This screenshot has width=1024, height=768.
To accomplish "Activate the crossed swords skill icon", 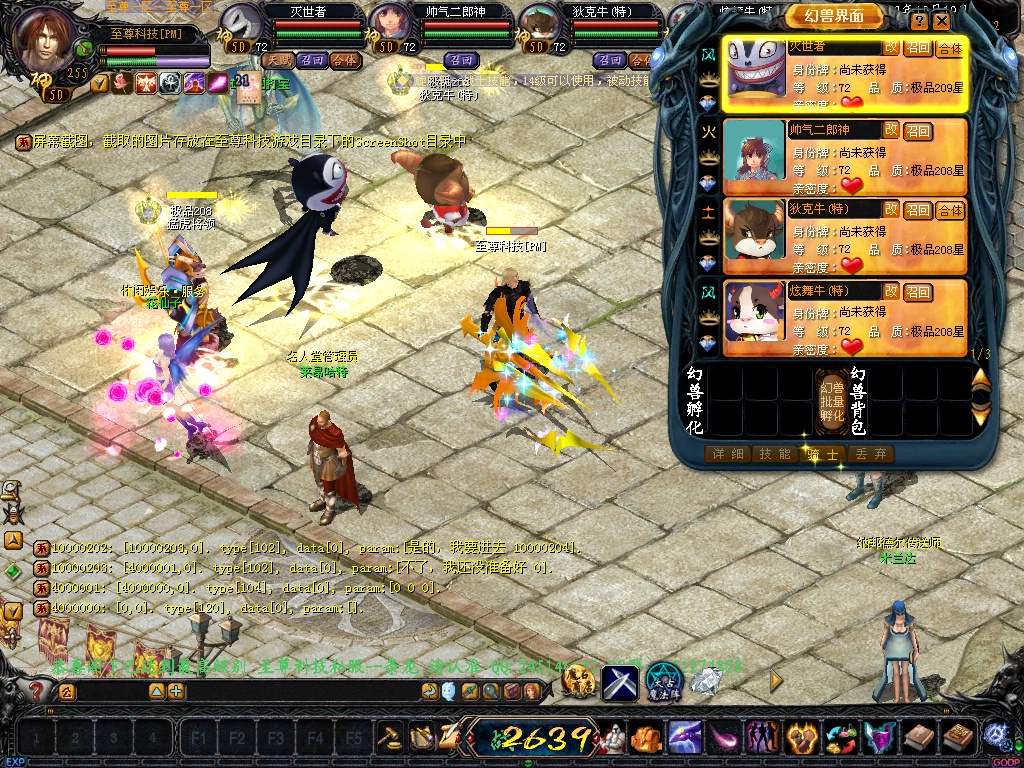I will (x=619, y=682).
